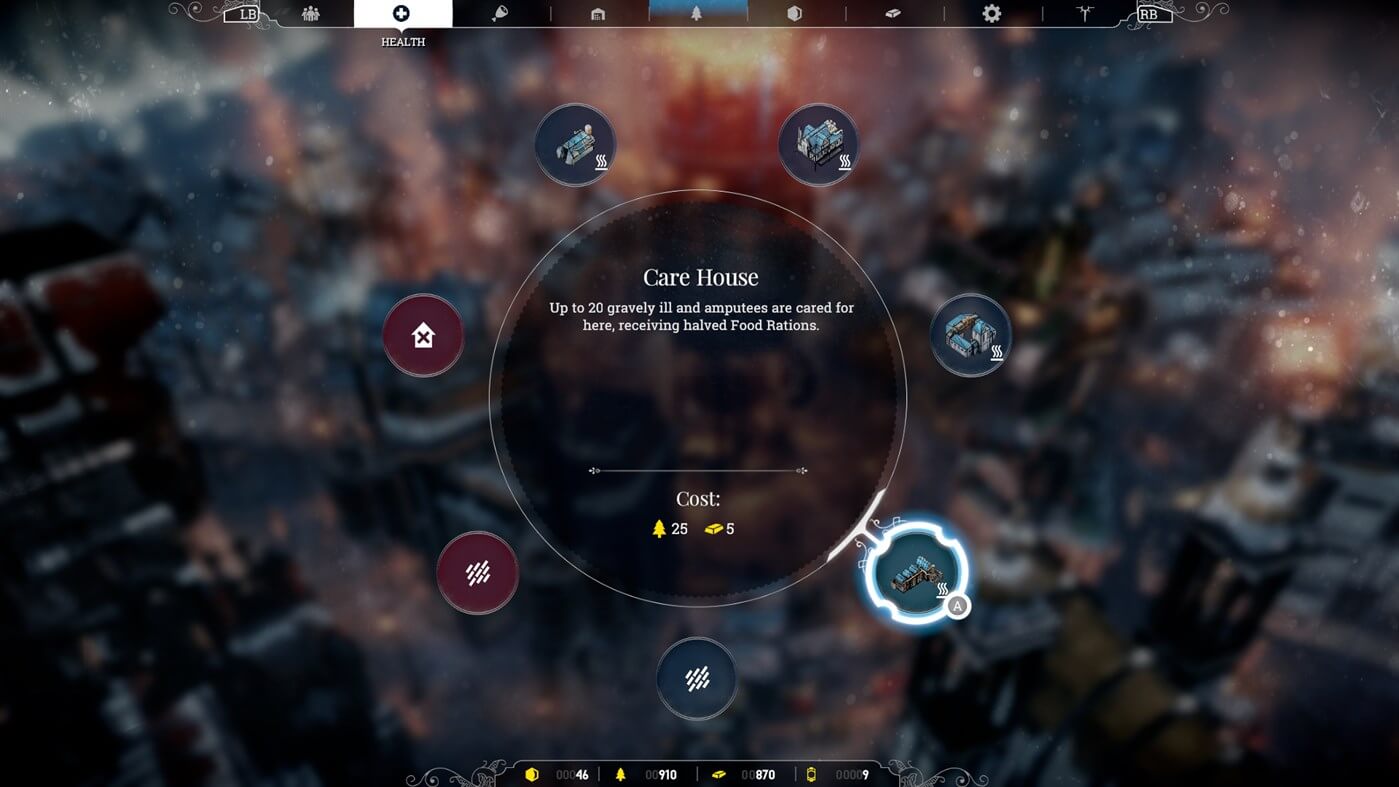Viewport: 1399px width, 787px height.
Task: Open the highlighted tree category tab
Action: [x=698, y=13]
